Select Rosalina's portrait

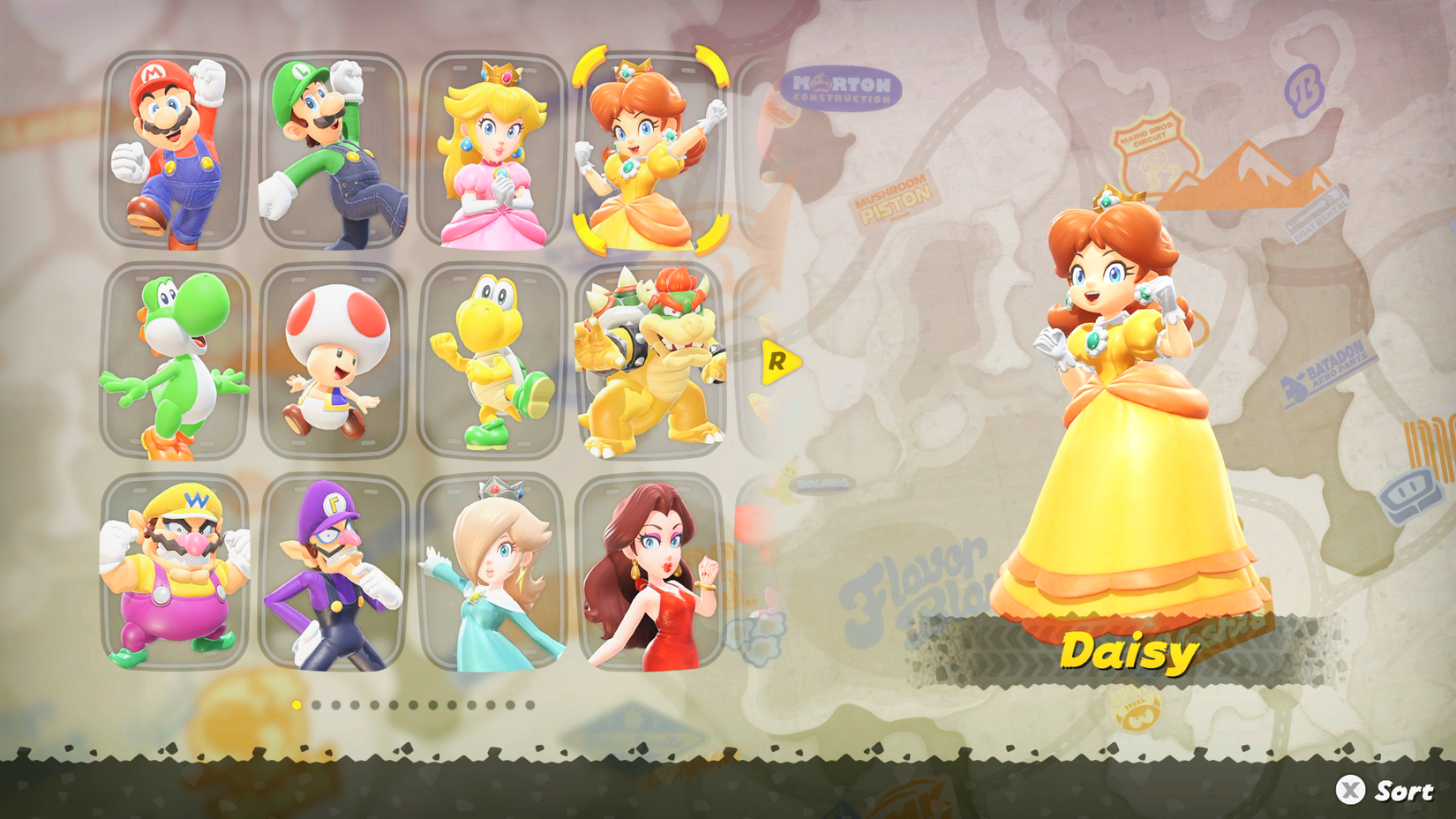490,578
